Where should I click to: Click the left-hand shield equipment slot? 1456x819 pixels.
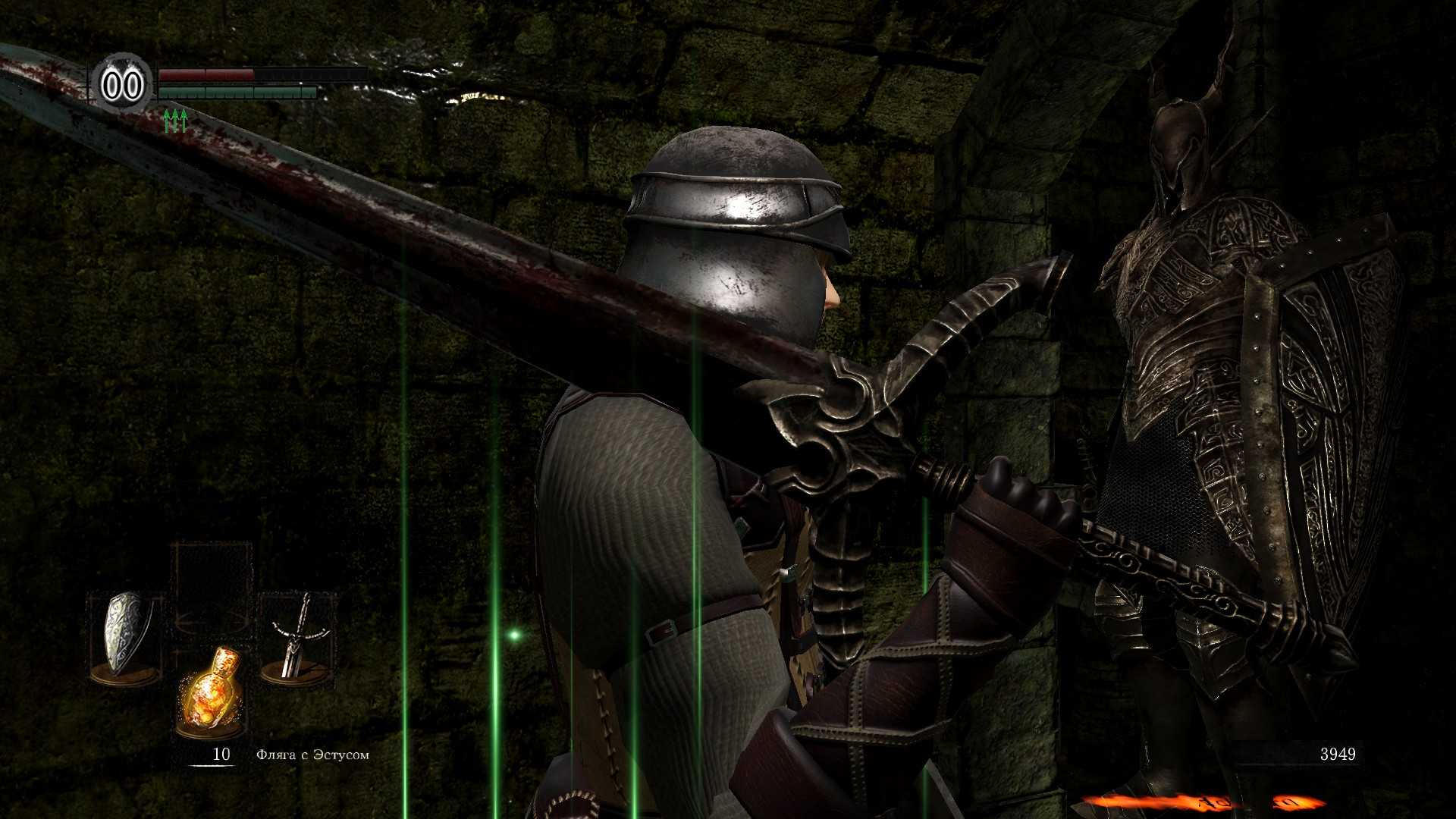click(x=126, y=637)
